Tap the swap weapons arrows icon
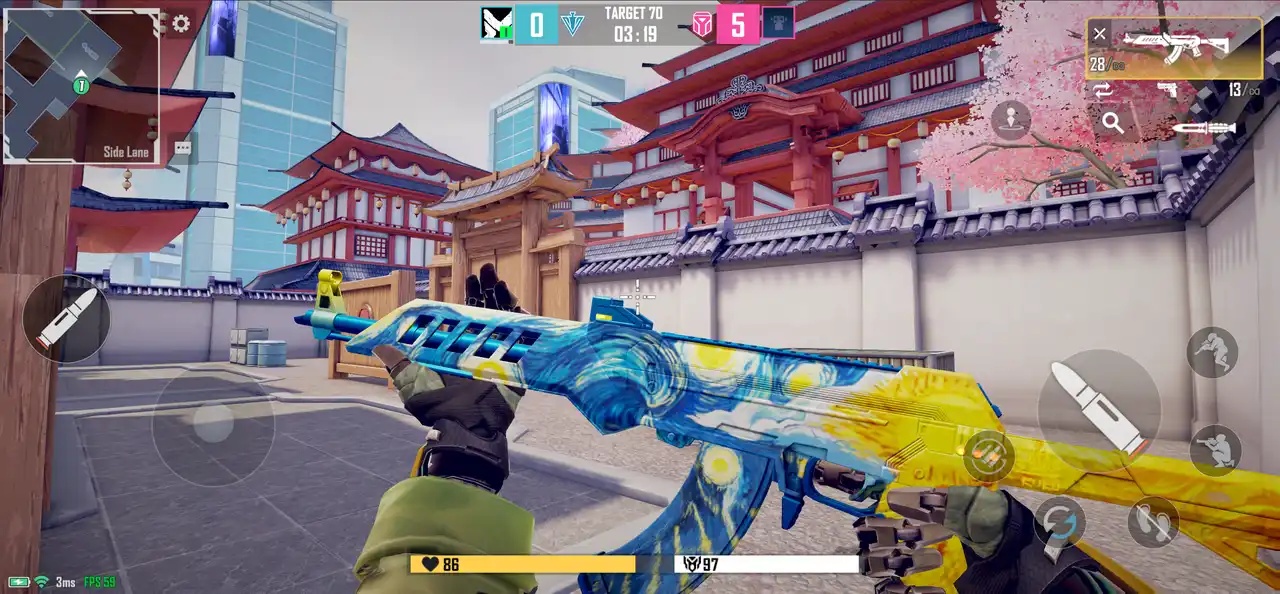Viewport: 1280px width, 594px height. [1103, 91]
